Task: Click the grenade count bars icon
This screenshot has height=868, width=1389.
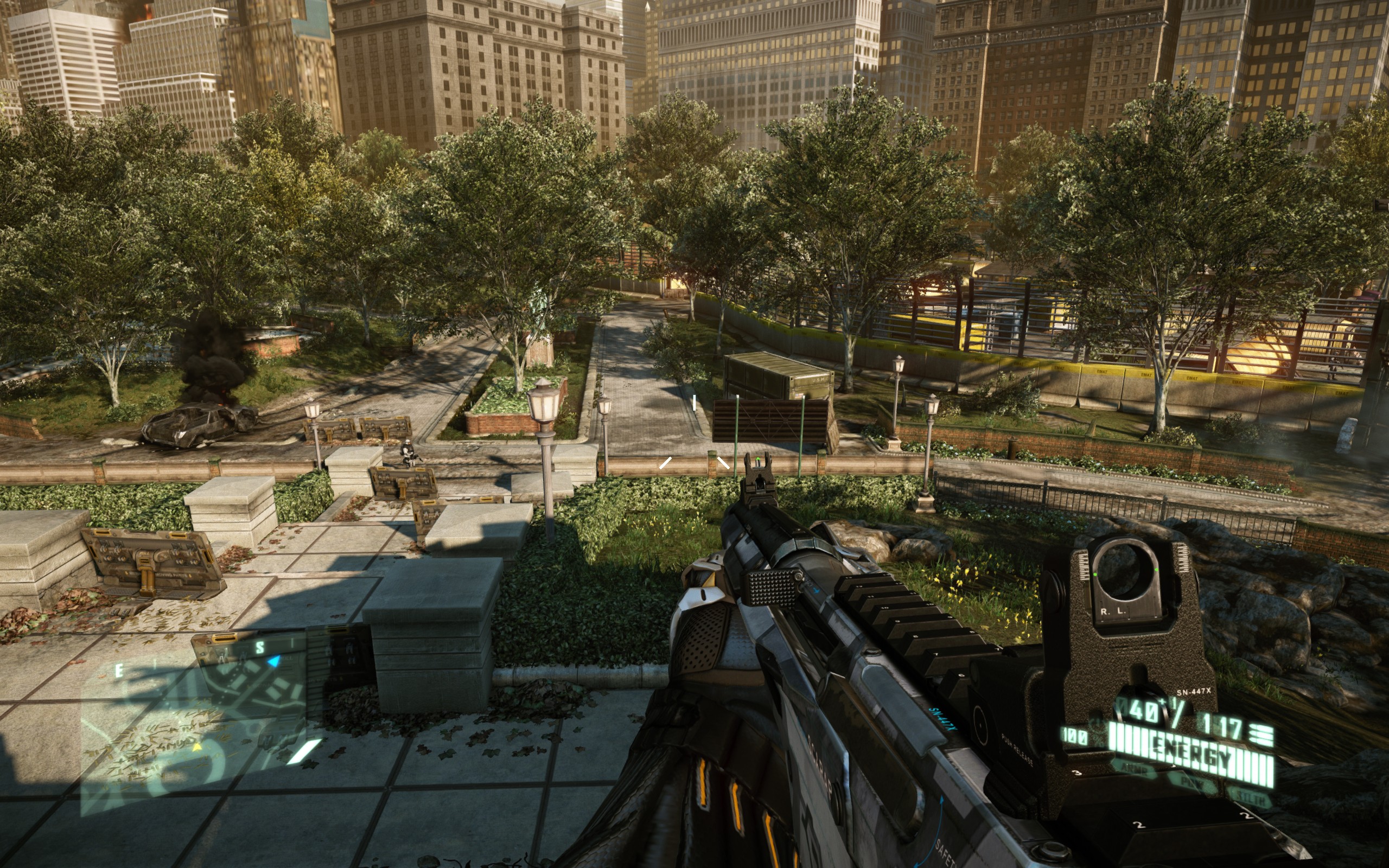Action: 1260,735
